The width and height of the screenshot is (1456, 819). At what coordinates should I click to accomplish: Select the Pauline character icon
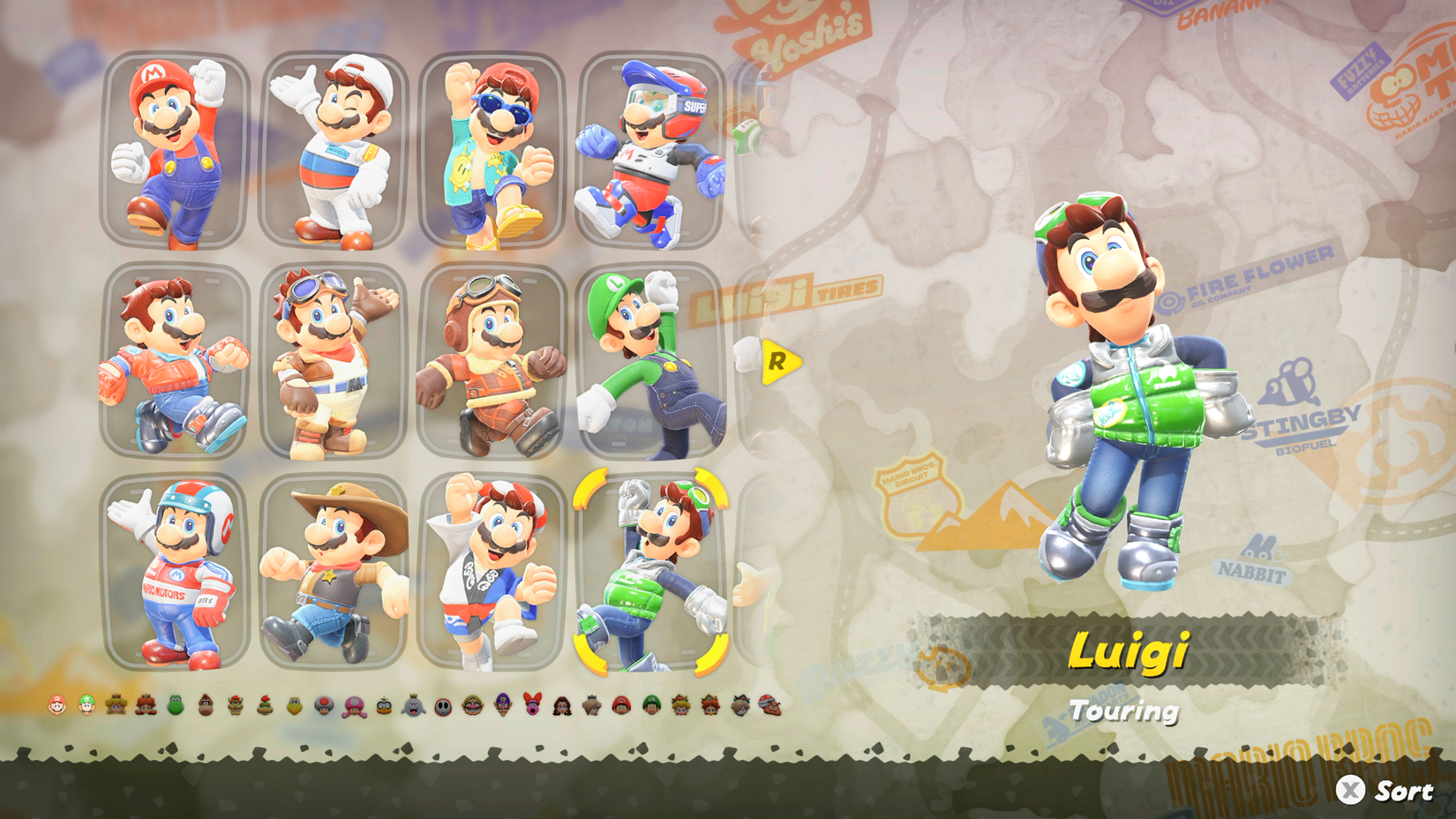coord(560,704)
